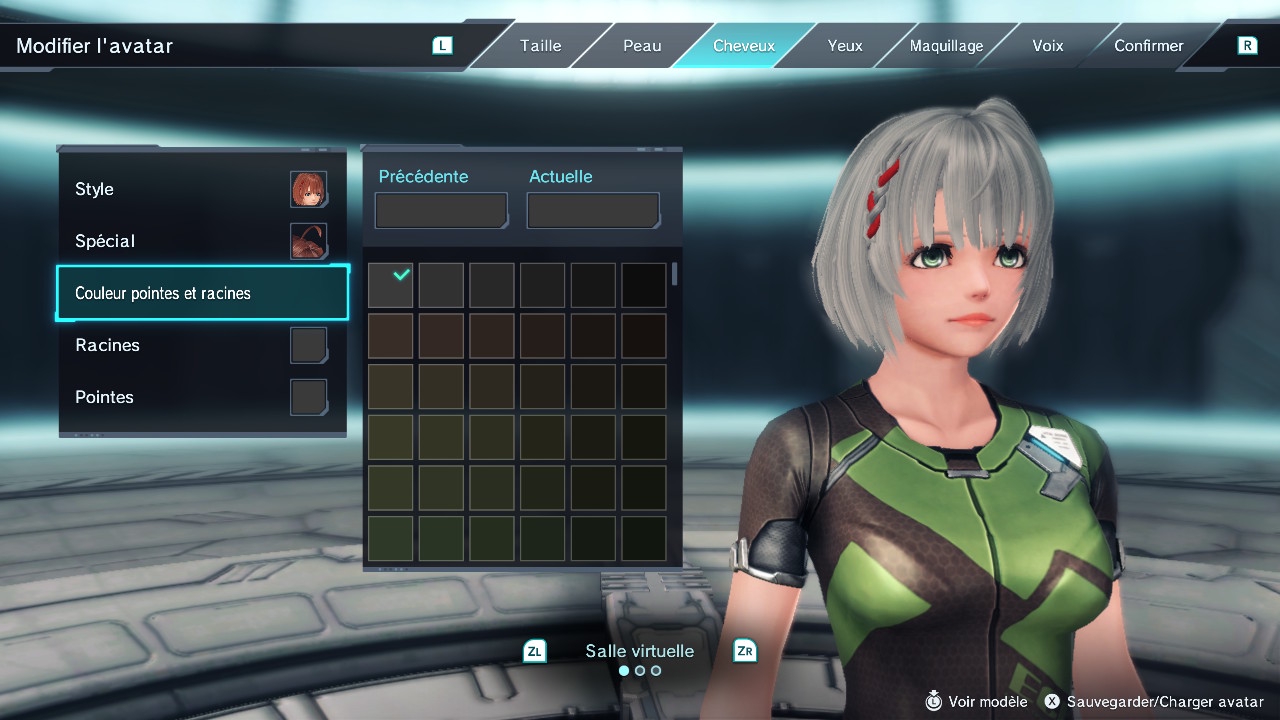This screenshot has height=720, width=1280.
Task: Go to the Yeux tab
Action: (x=845, y=46)
